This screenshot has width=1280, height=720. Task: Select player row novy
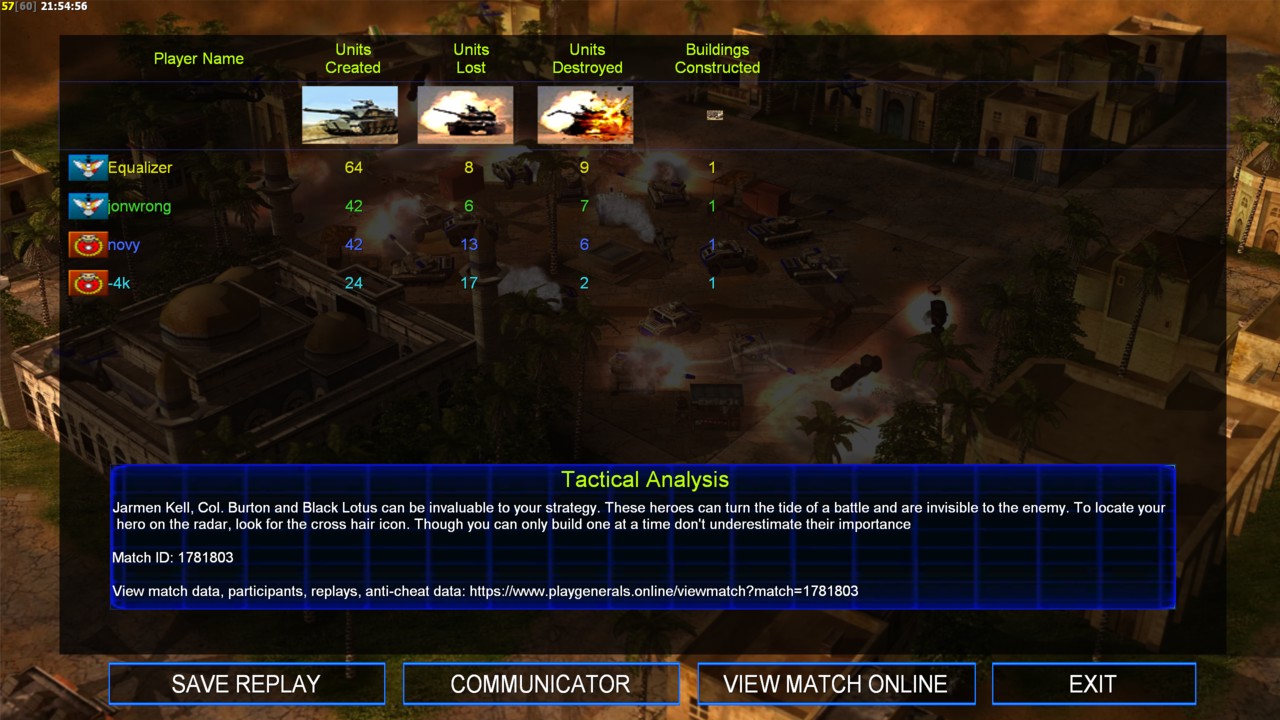[x=124, y=245]
